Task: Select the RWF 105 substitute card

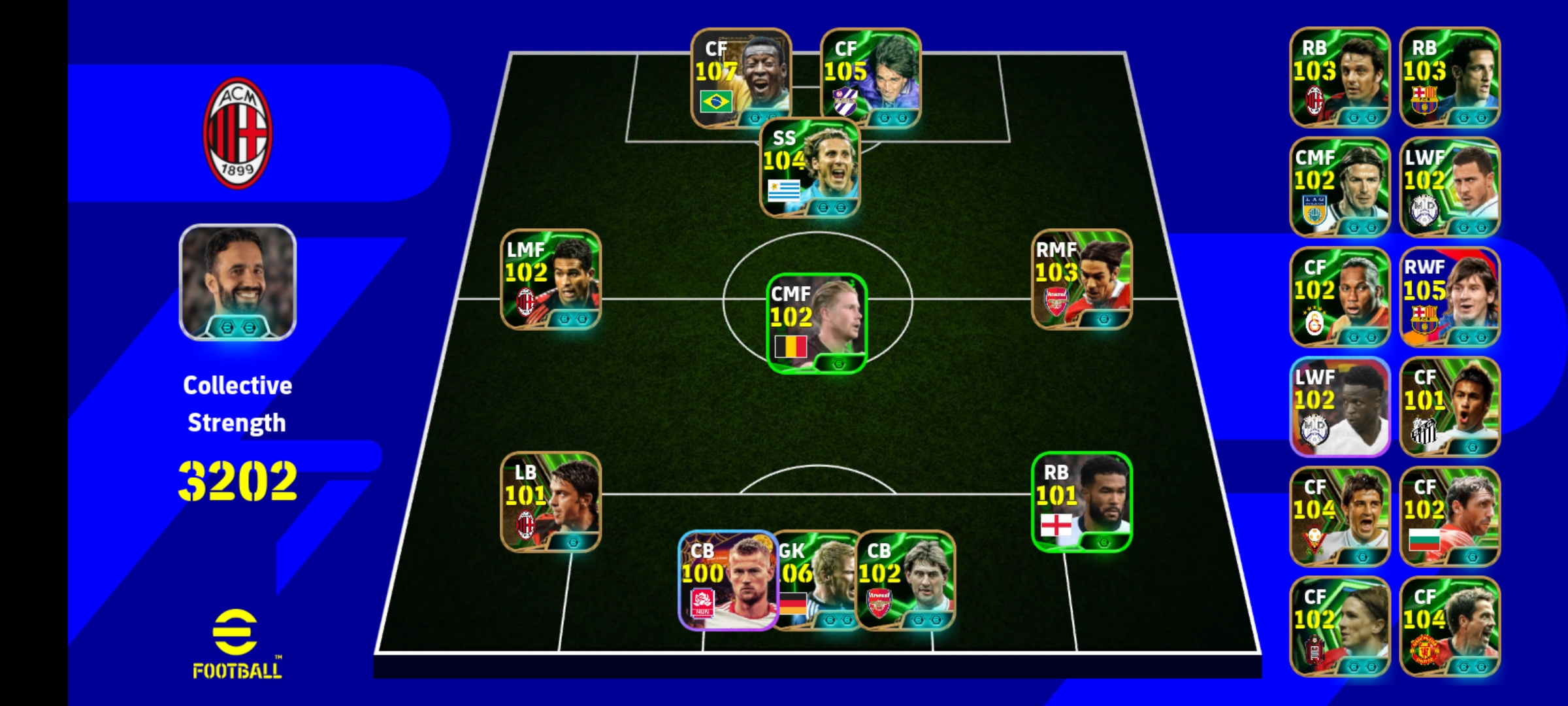Action: (x=1450, y=297)
